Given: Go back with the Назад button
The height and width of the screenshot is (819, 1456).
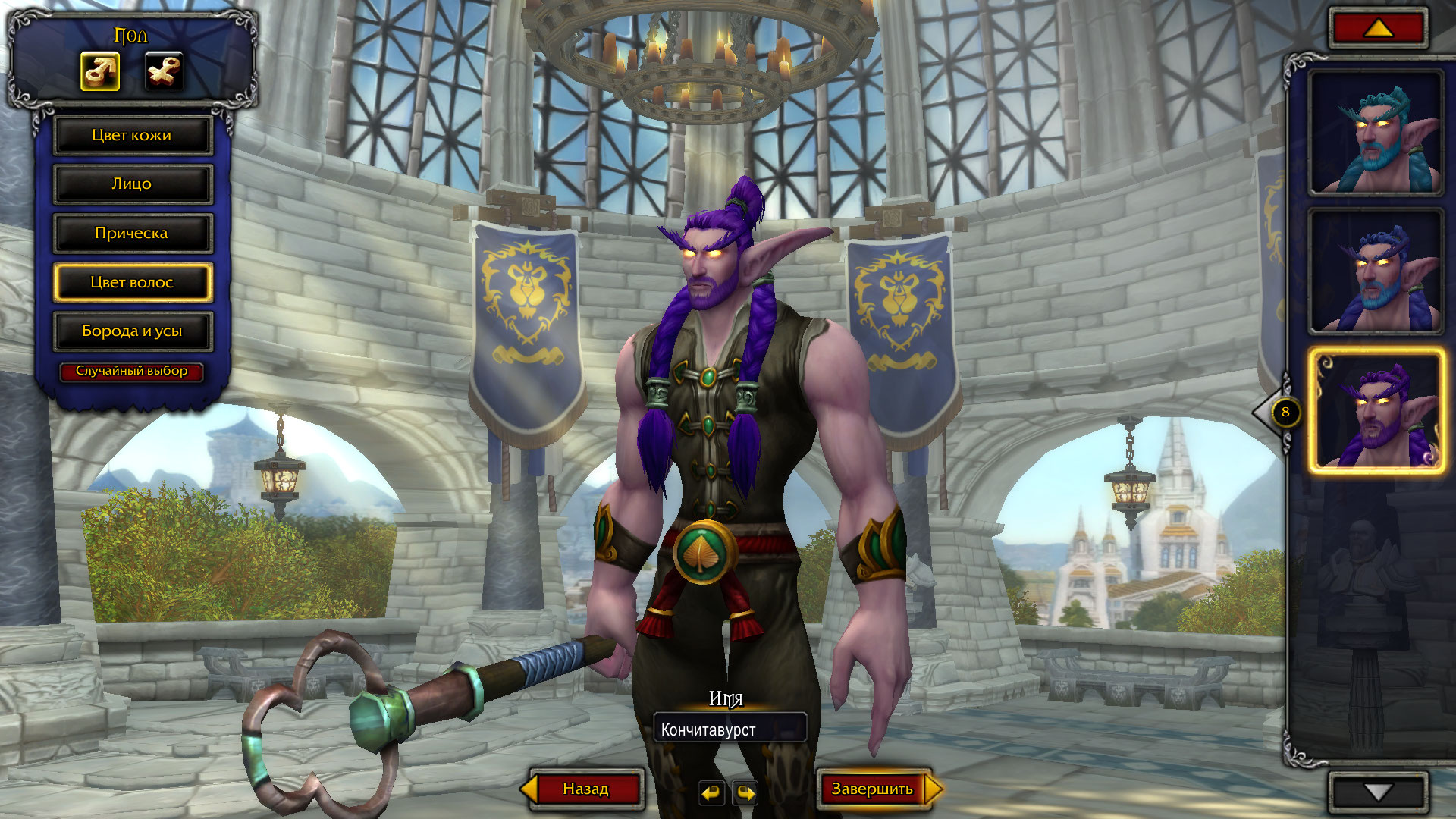Looking at the screenshot, I should tap(585, 789).
